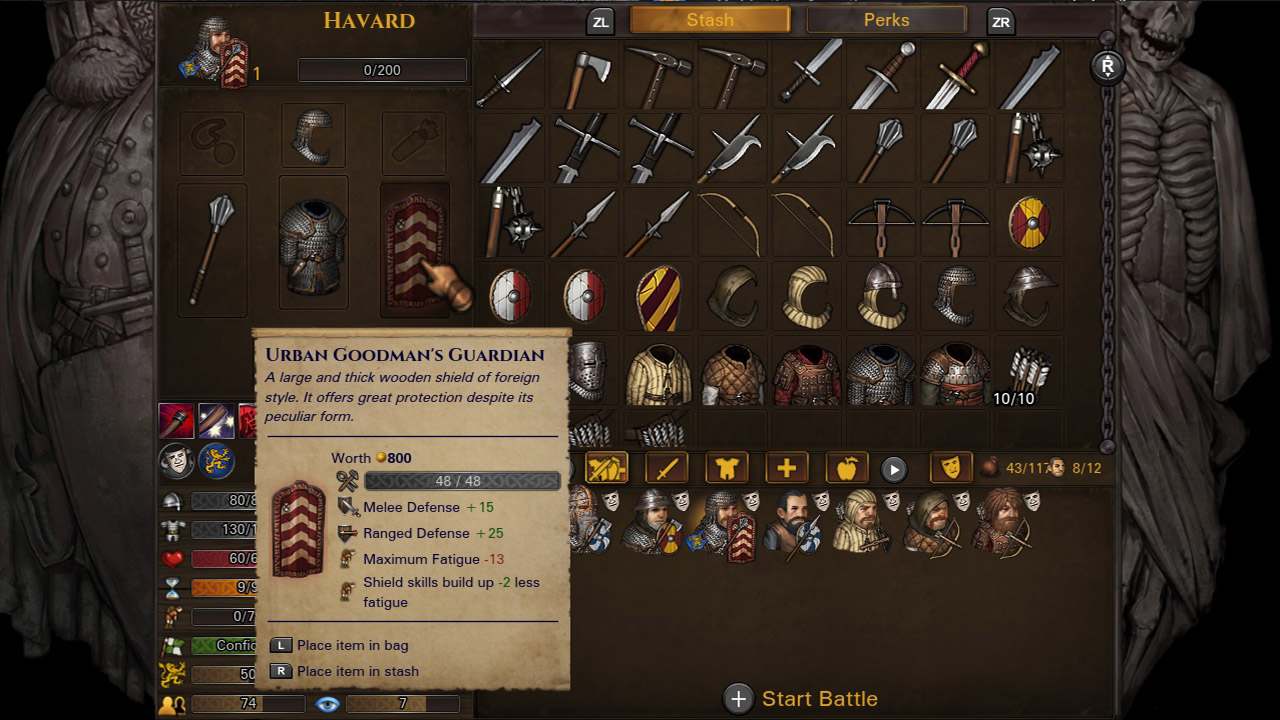Open the armor filter with the tunic icon
1280x720 pixels.
click(x=727, y=468)
